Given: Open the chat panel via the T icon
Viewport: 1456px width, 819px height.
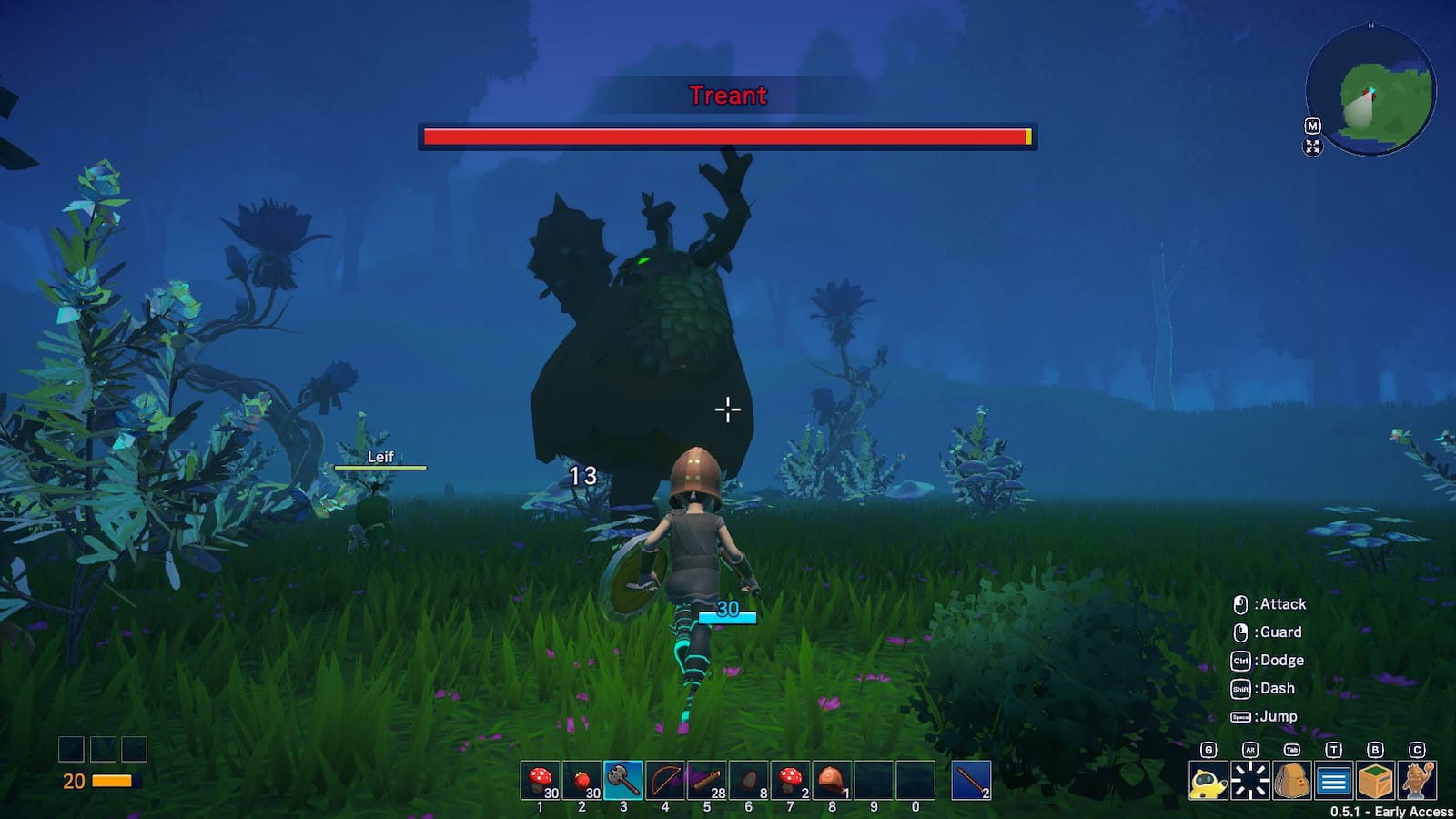Looking at the screenshot, I should tap(1333, 781).
